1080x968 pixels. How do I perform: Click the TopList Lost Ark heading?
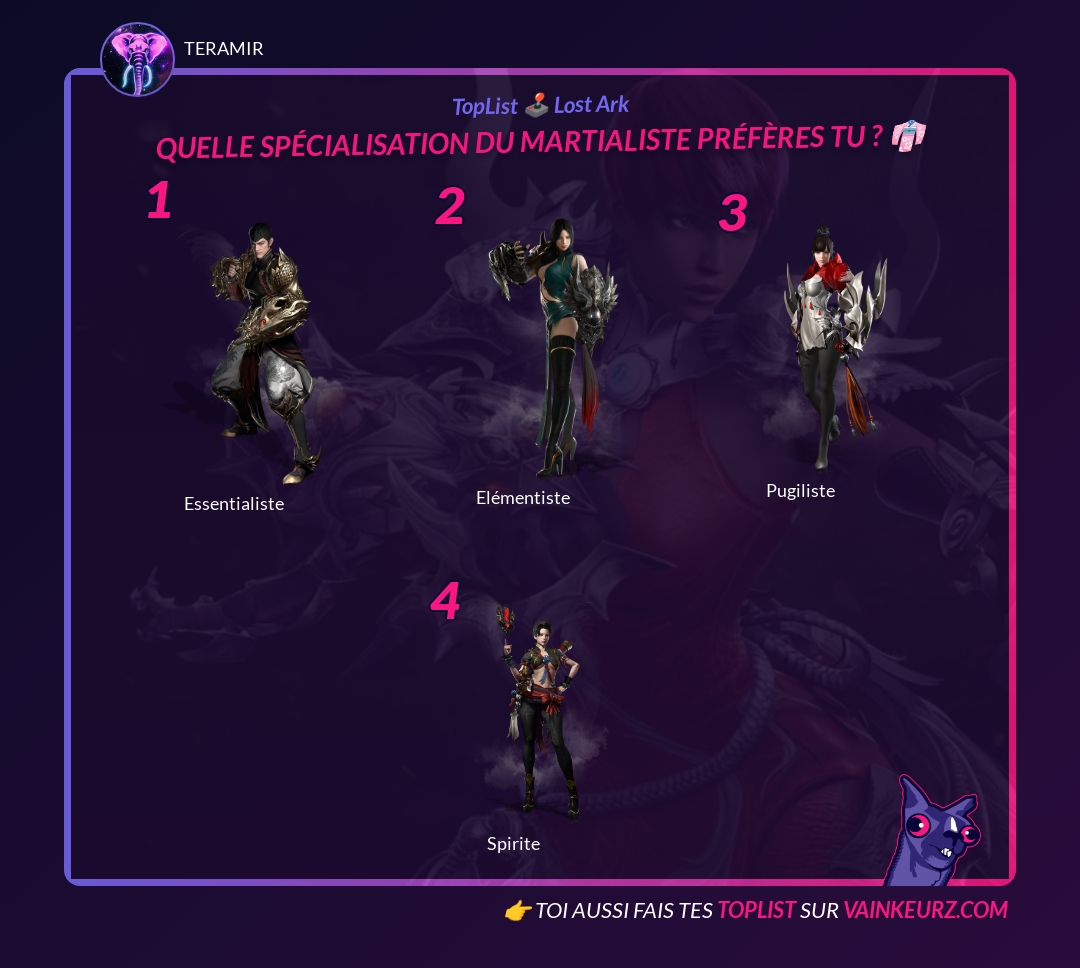tap(540, 105)
